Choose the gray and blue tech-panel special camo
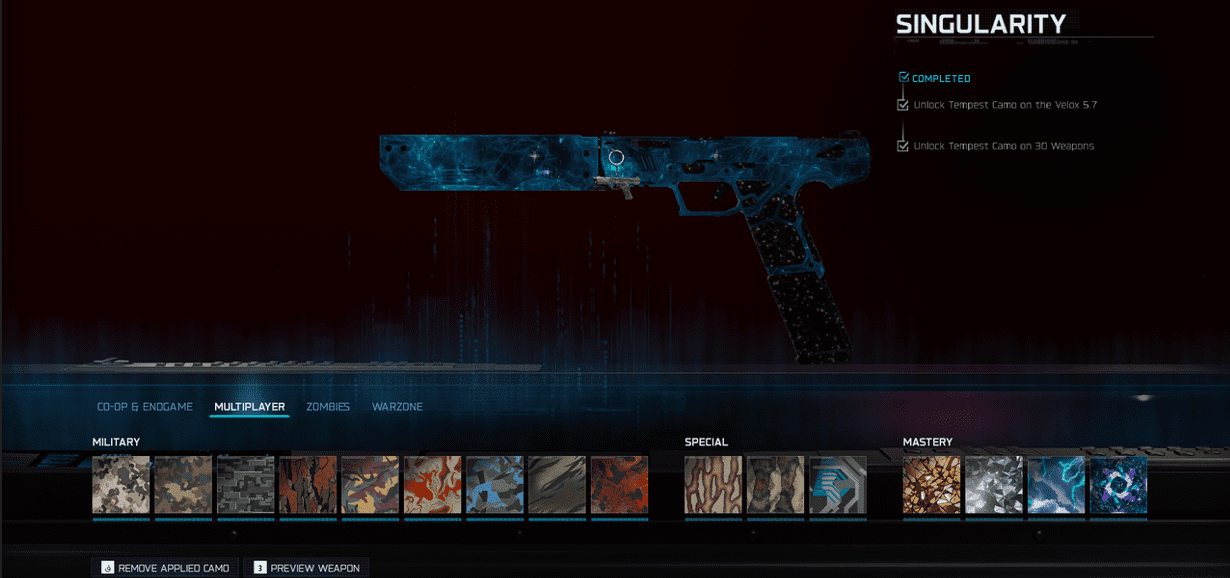This screenshot has height=578, width=1230. coord(837,485)
